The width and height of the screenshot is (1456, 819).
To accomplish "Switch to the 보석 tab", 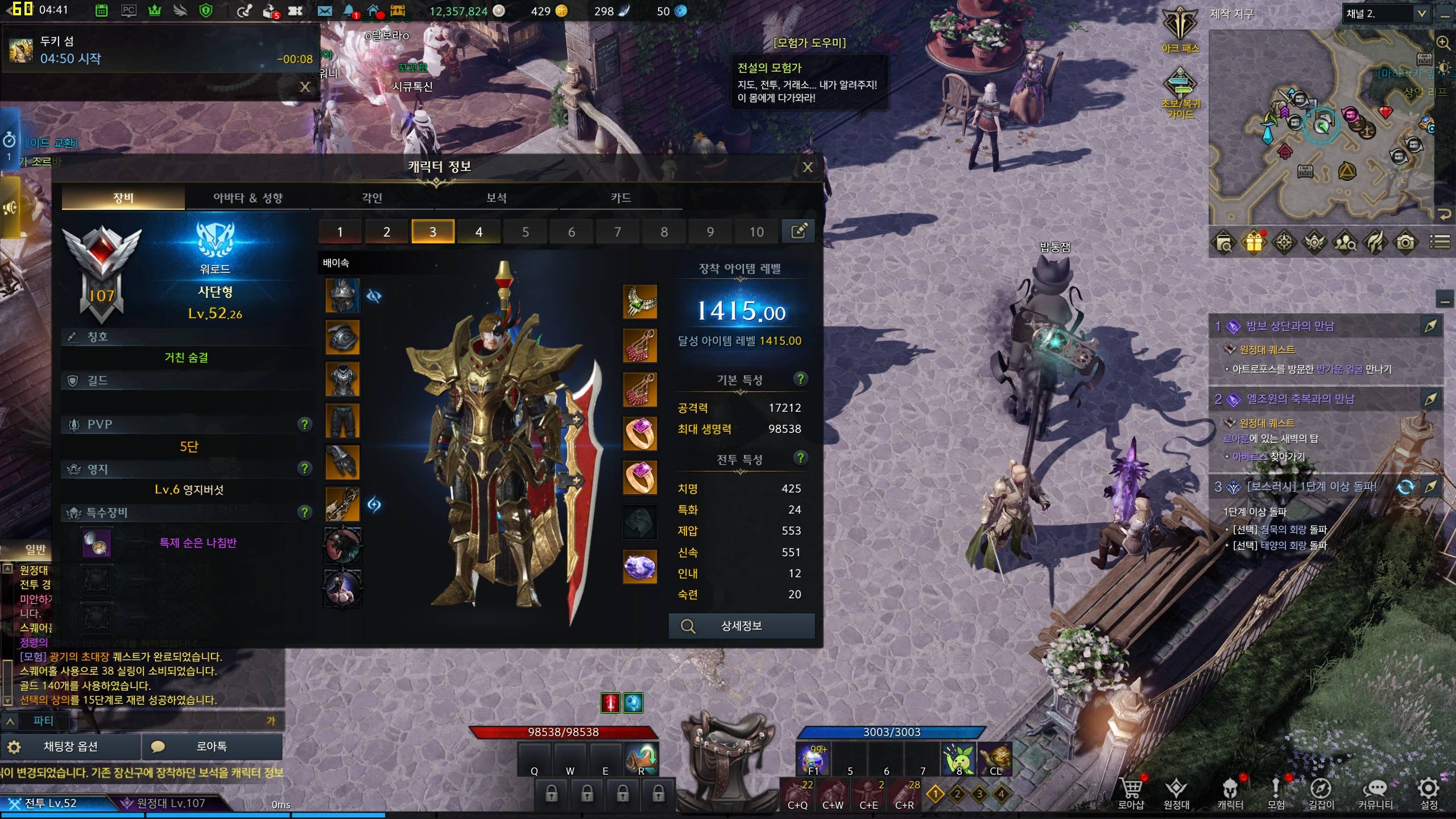I will click(x=496, y=198).
